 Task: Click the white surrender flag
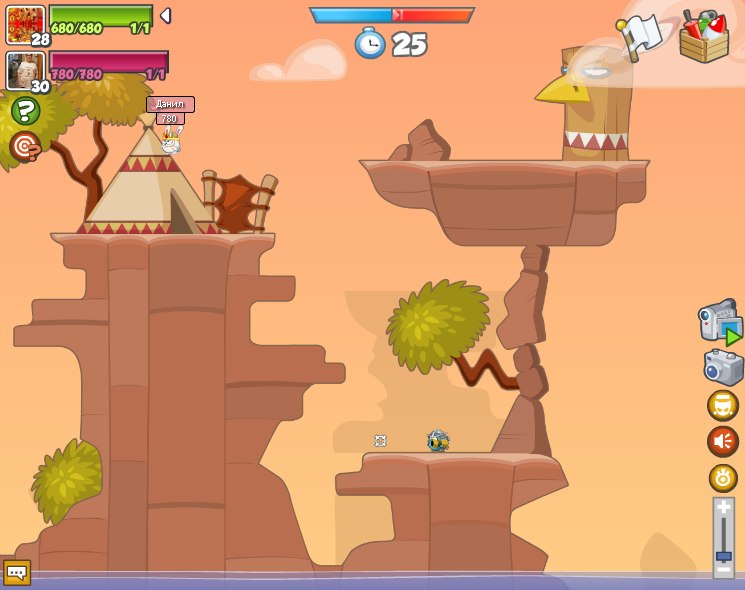(640, 35)
